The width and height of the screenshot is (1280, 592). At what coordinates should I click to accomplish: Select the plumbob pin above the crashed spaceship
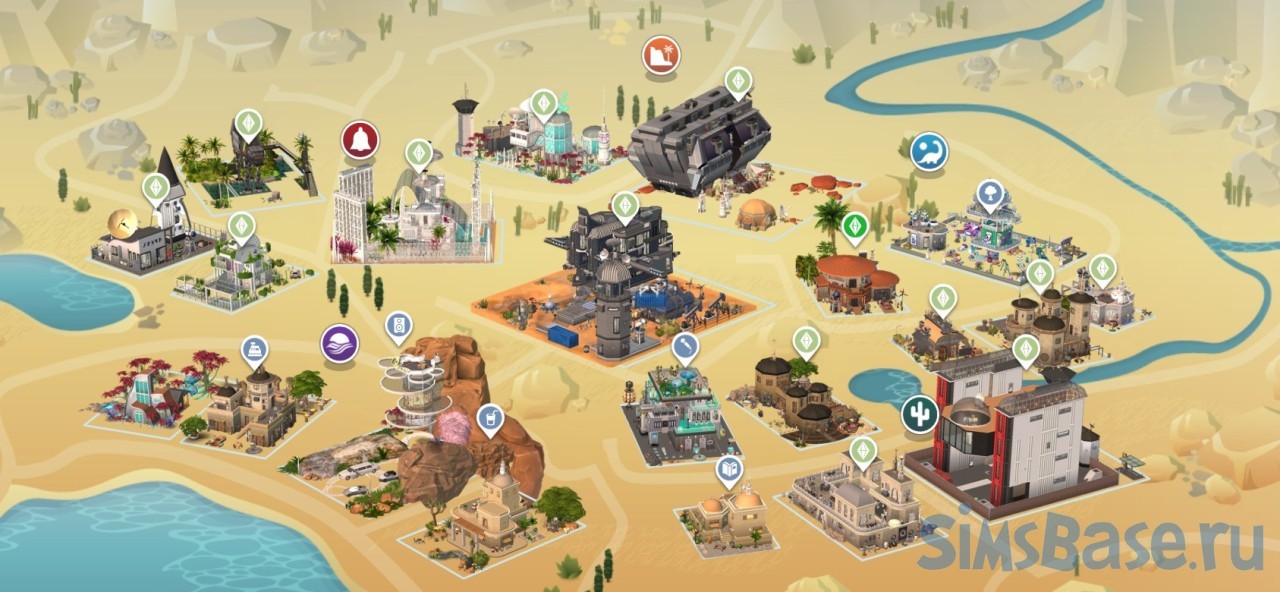pyautogui.click(x=738, y=80)
